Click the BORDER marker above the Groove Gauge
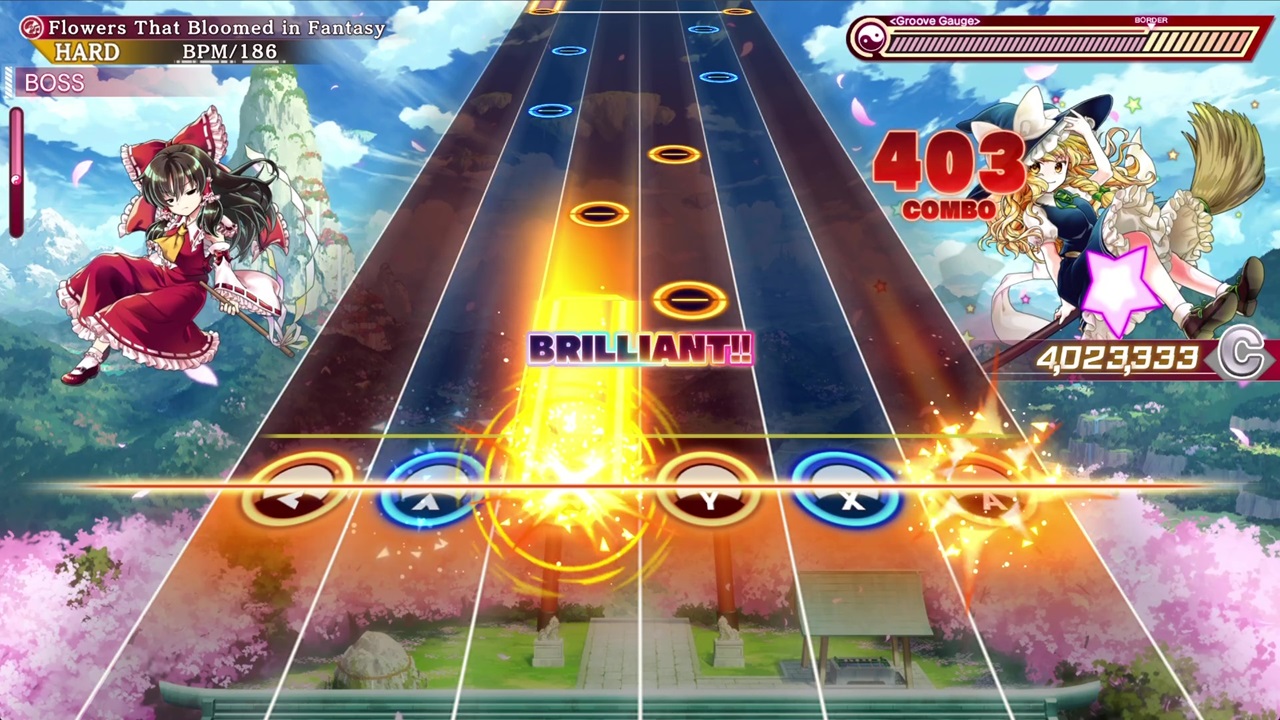The image size is (1280, 720). [x=1150, y=19]
